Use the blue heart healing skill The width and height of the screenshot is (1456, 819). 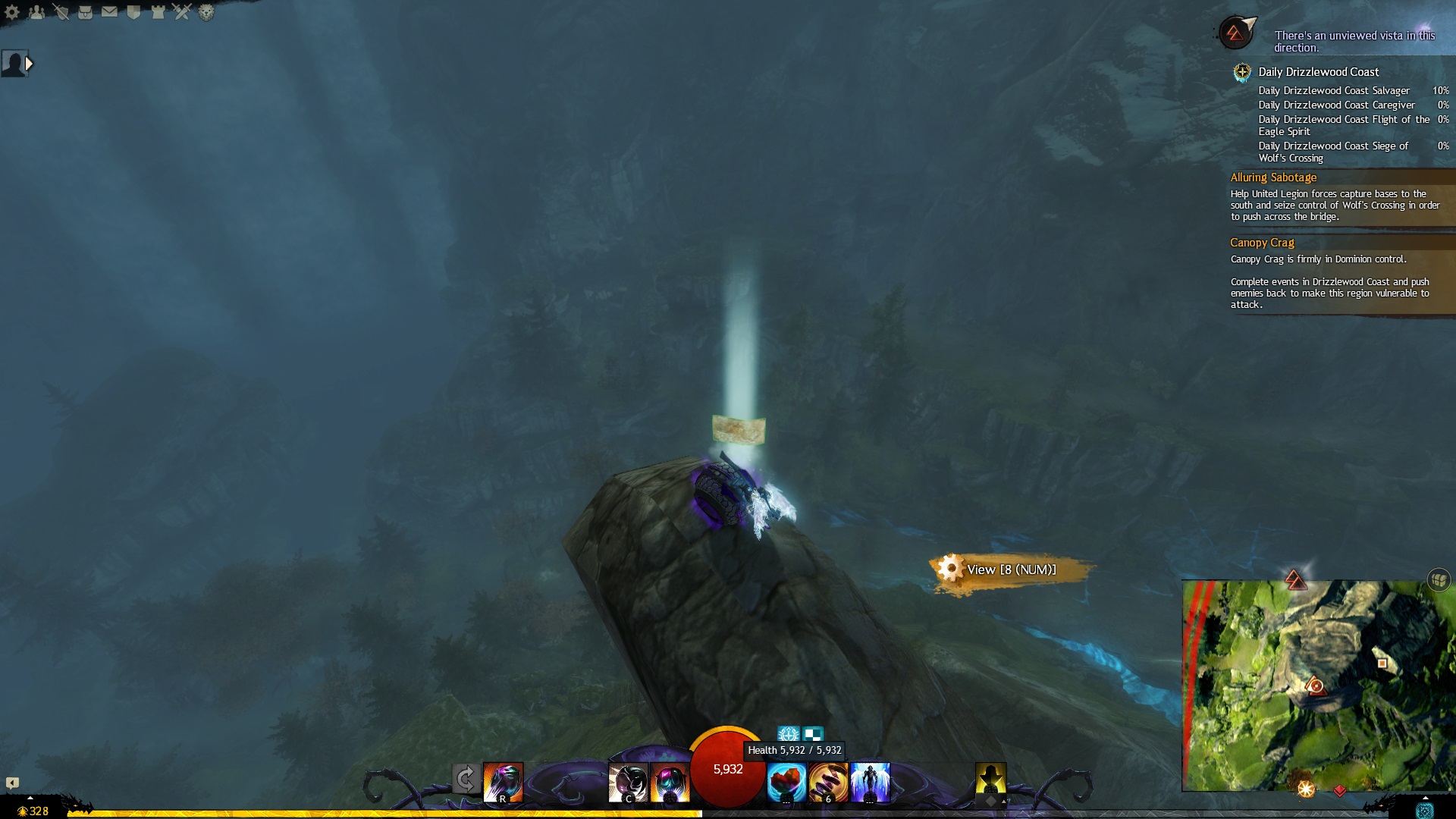[x=786, y=783]
